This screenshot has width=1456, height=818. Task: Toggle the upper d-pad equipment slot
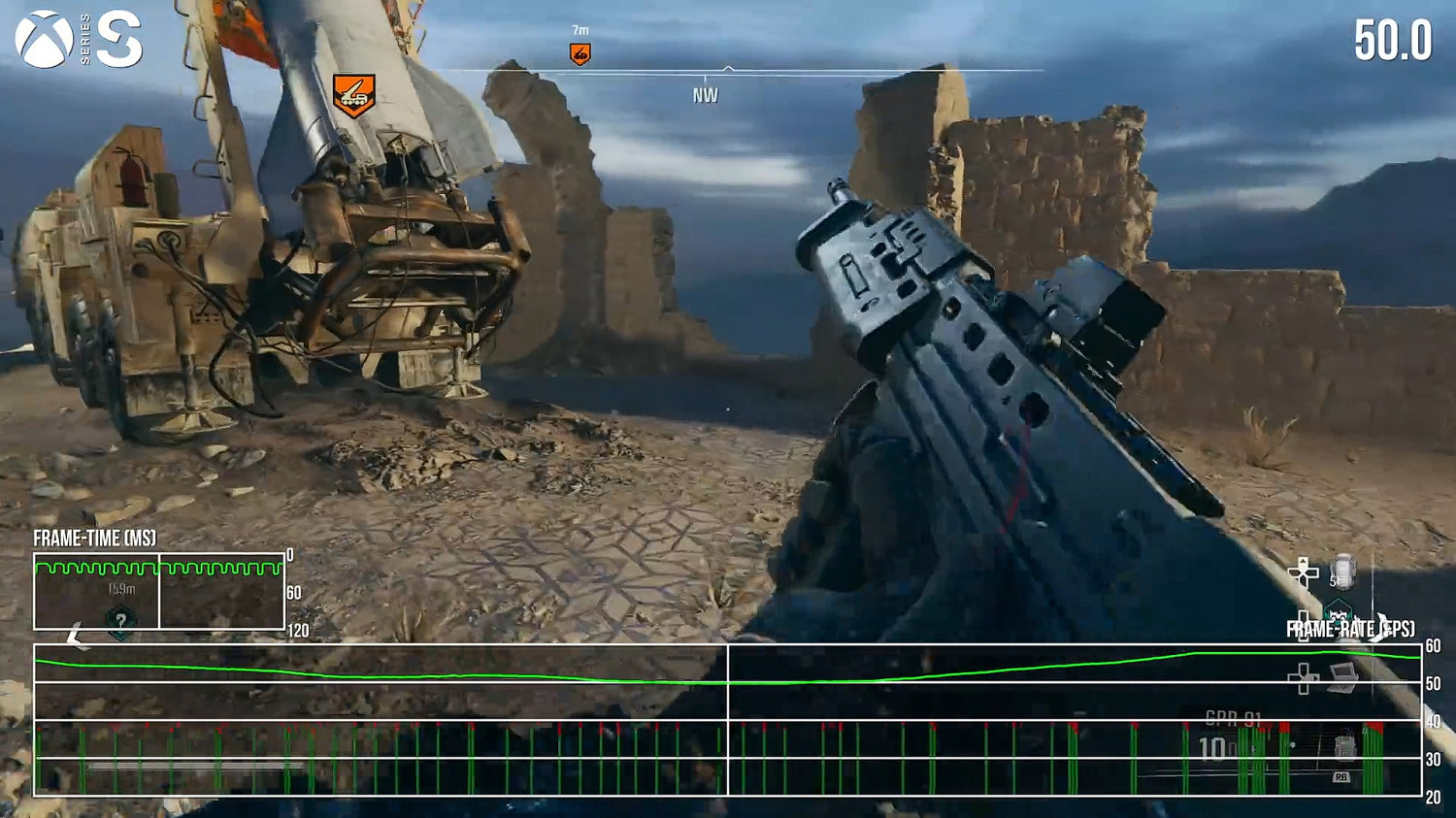tap(1301, 573)
